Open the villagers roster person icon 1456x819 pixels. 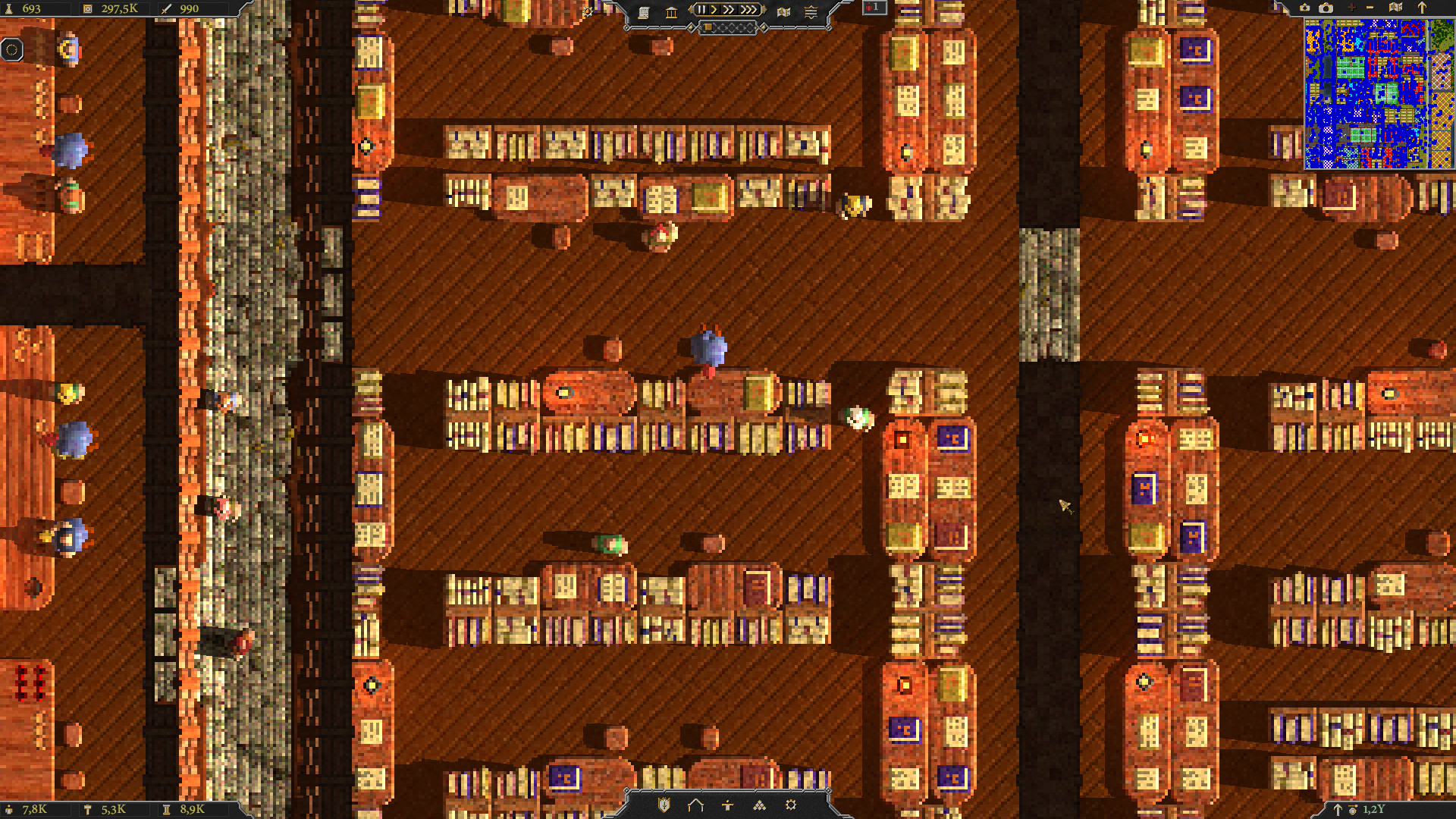(x=727, y=805)
